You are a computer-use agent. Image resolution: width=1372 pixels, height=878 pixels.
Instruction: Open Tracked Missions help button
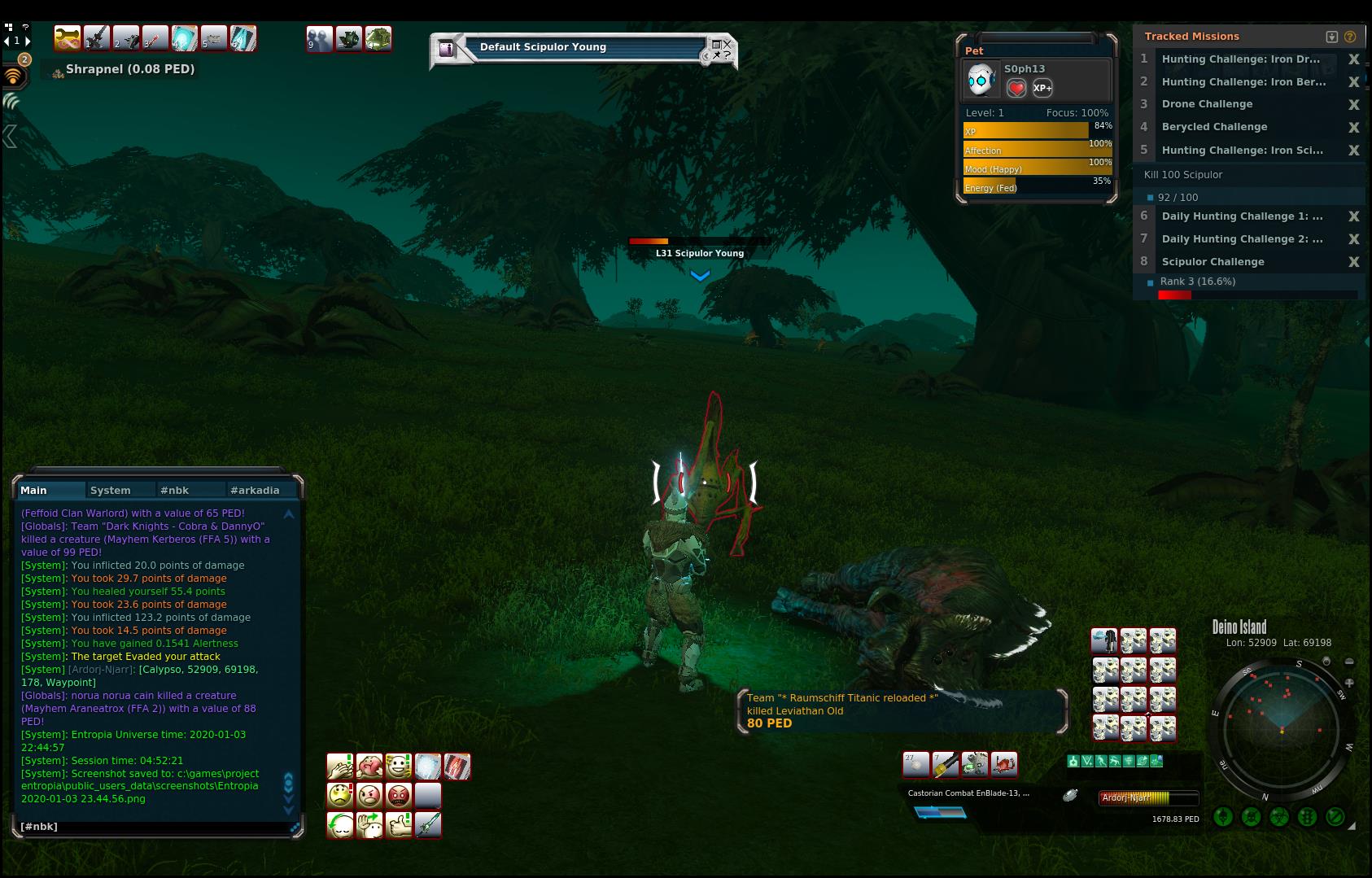point(1350,37)
